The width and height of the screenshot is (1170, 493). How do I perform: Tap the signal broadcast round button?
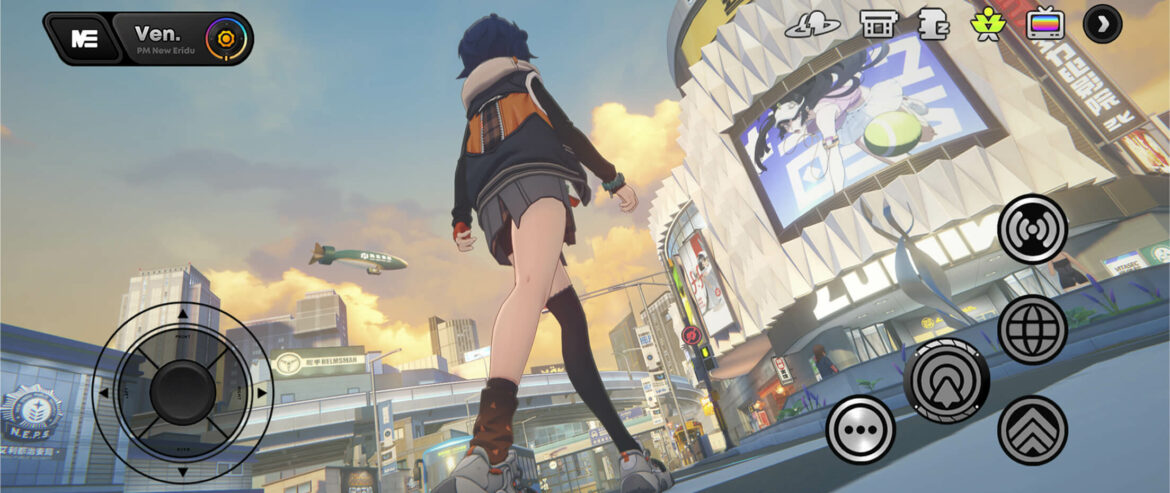pyautogui.click(x=1032, y=229)
